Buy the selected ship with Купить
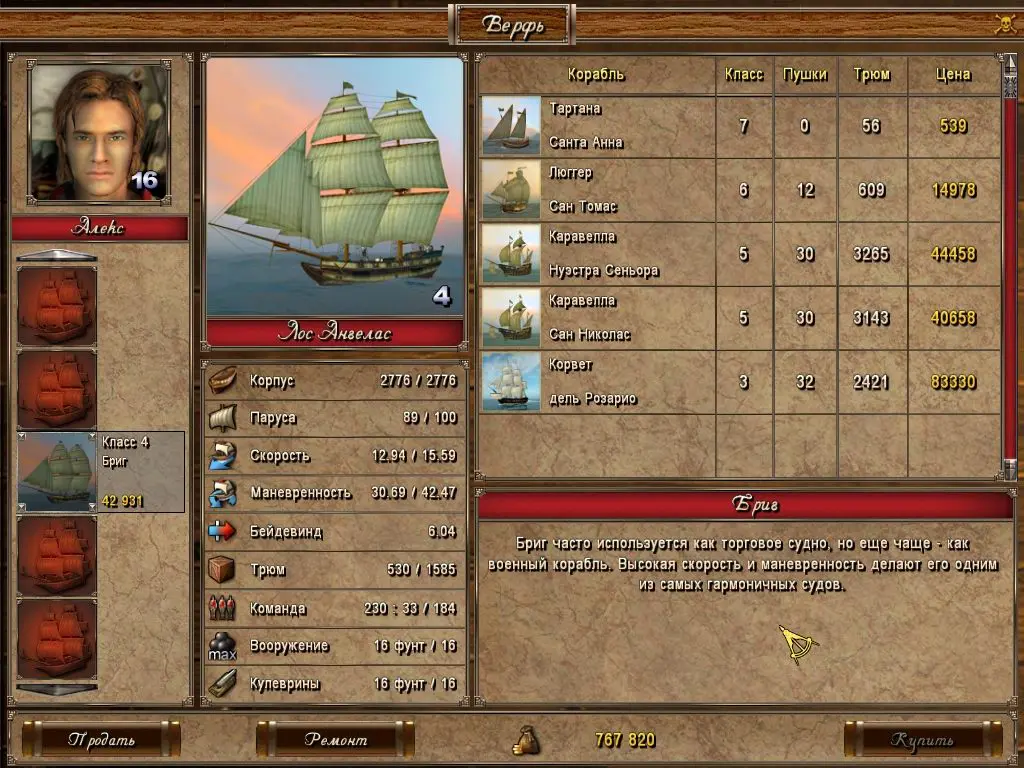Viewport: 1024px width, 768px height. point(922,740)
